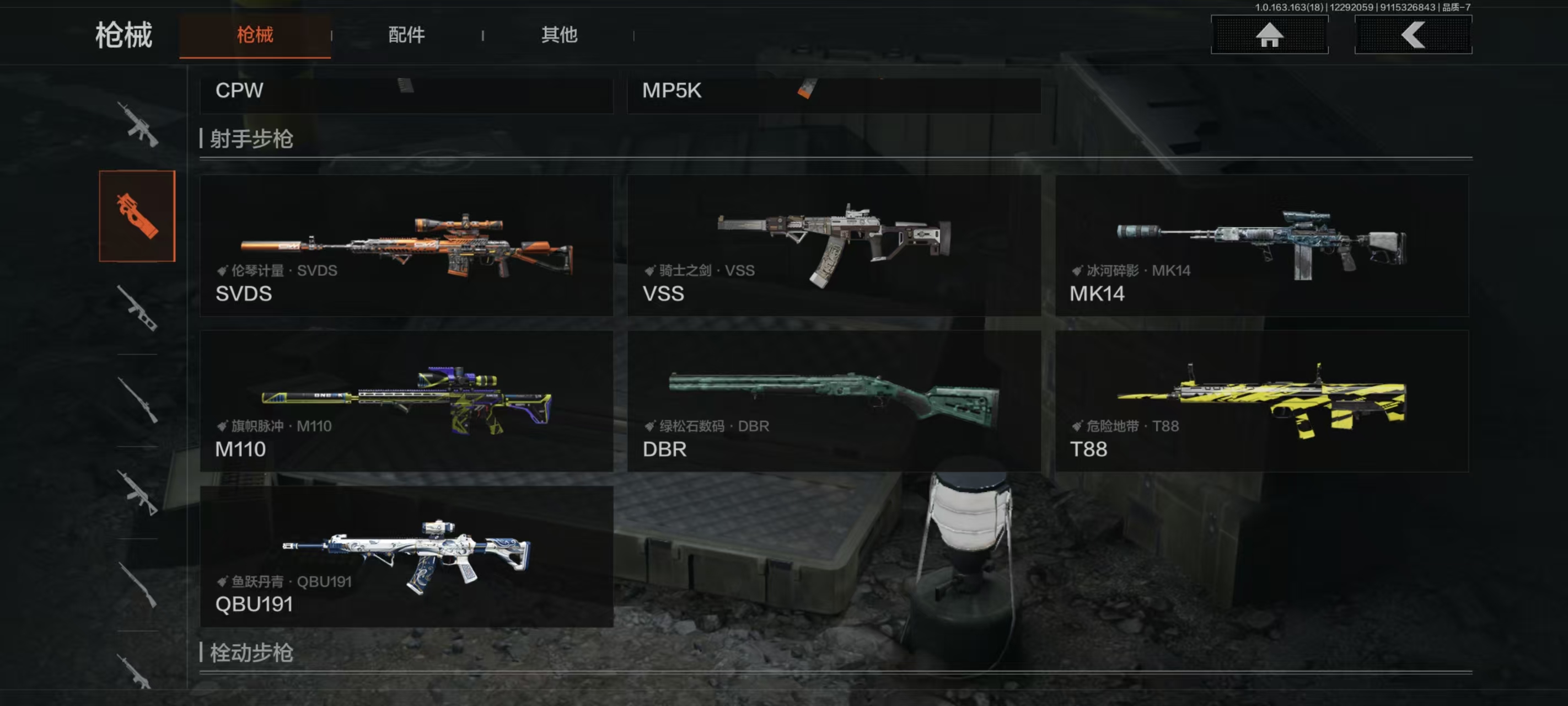Choose the yellow T88 rifle card
Viewport: 1568px width, 706px height.
coord(1262,401)
